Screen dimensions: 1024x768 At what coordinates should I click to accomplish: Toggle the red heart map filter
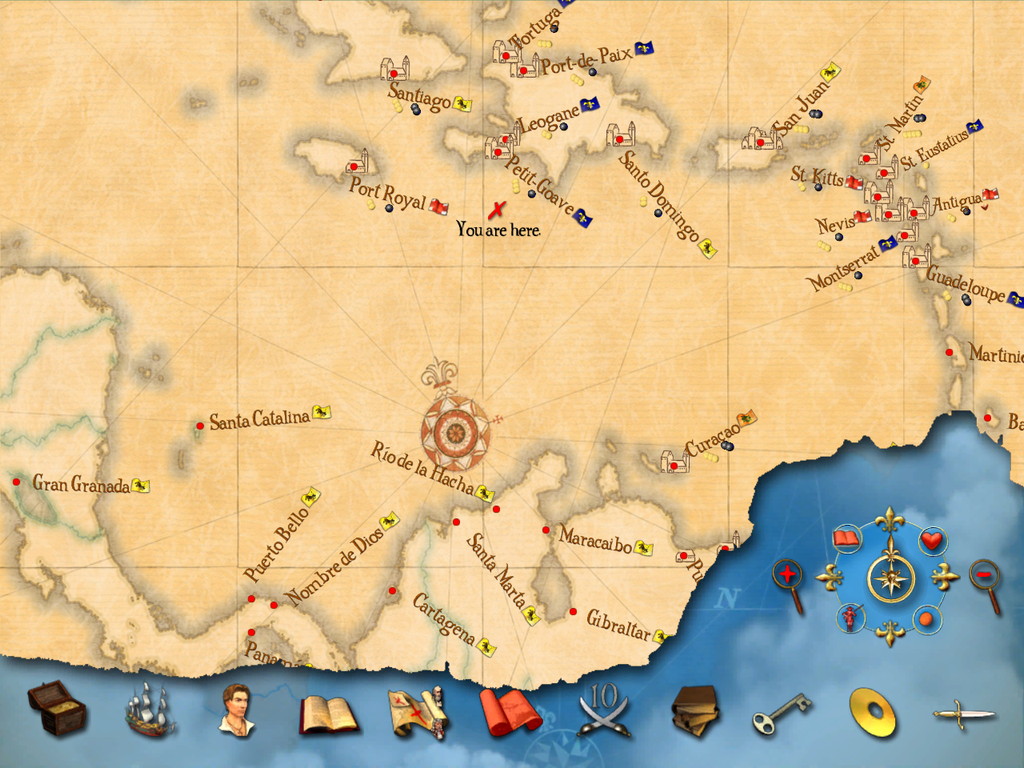932,540
